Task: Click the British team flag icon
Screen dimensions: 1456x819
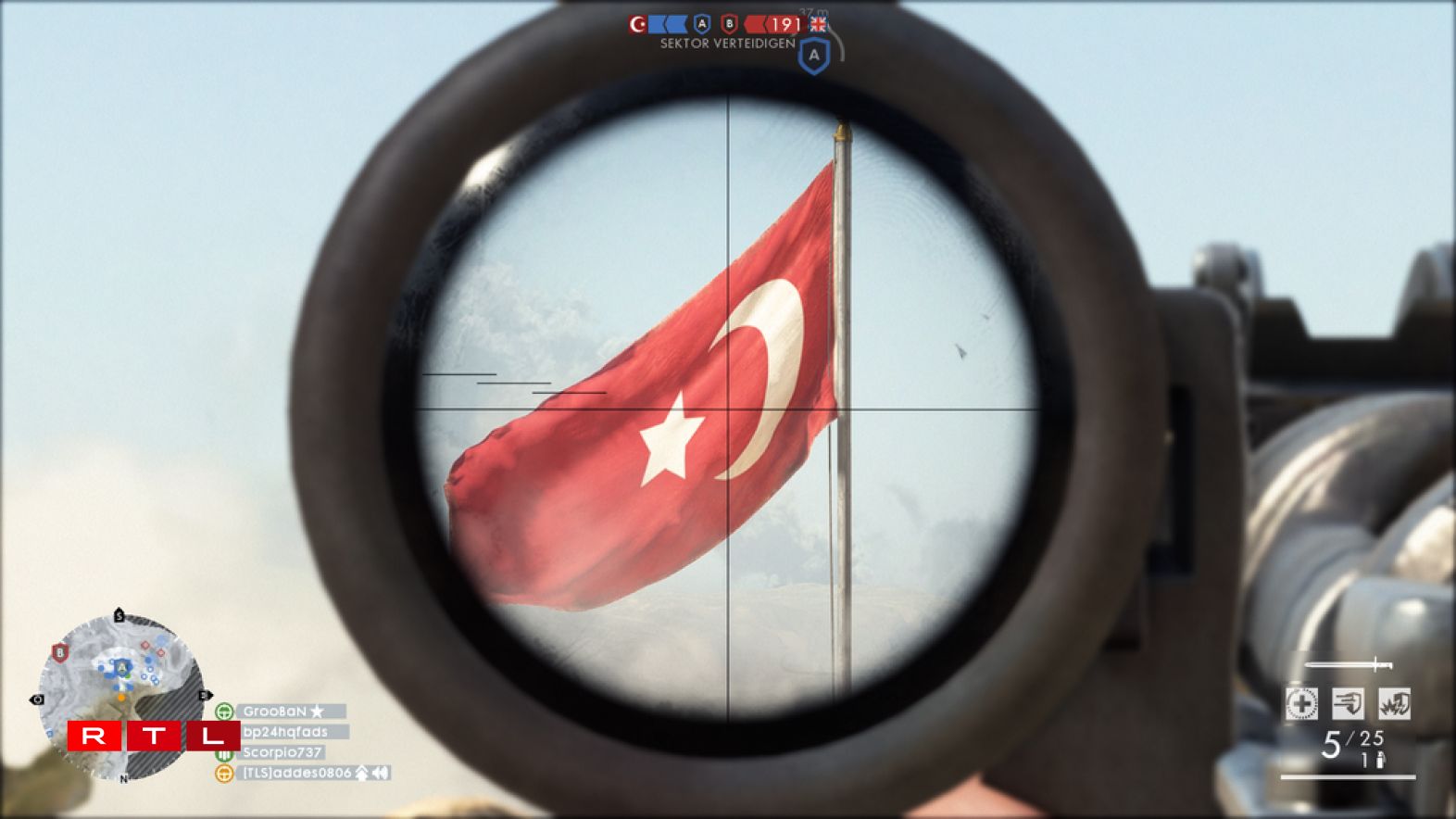Action: (818, 24)
